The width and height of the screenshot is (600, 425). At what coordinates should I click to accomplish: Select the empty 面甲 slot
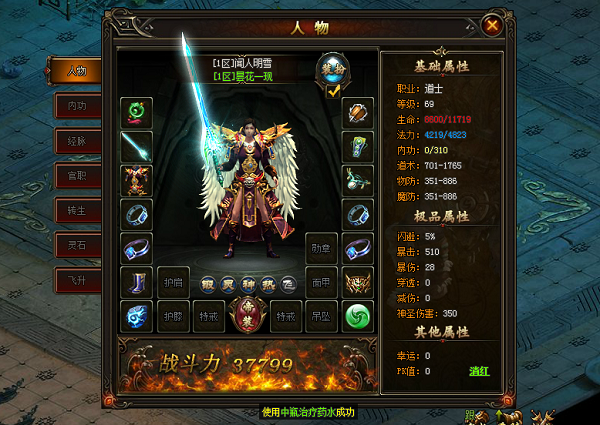pyautogui.click(x=320, y=282)
